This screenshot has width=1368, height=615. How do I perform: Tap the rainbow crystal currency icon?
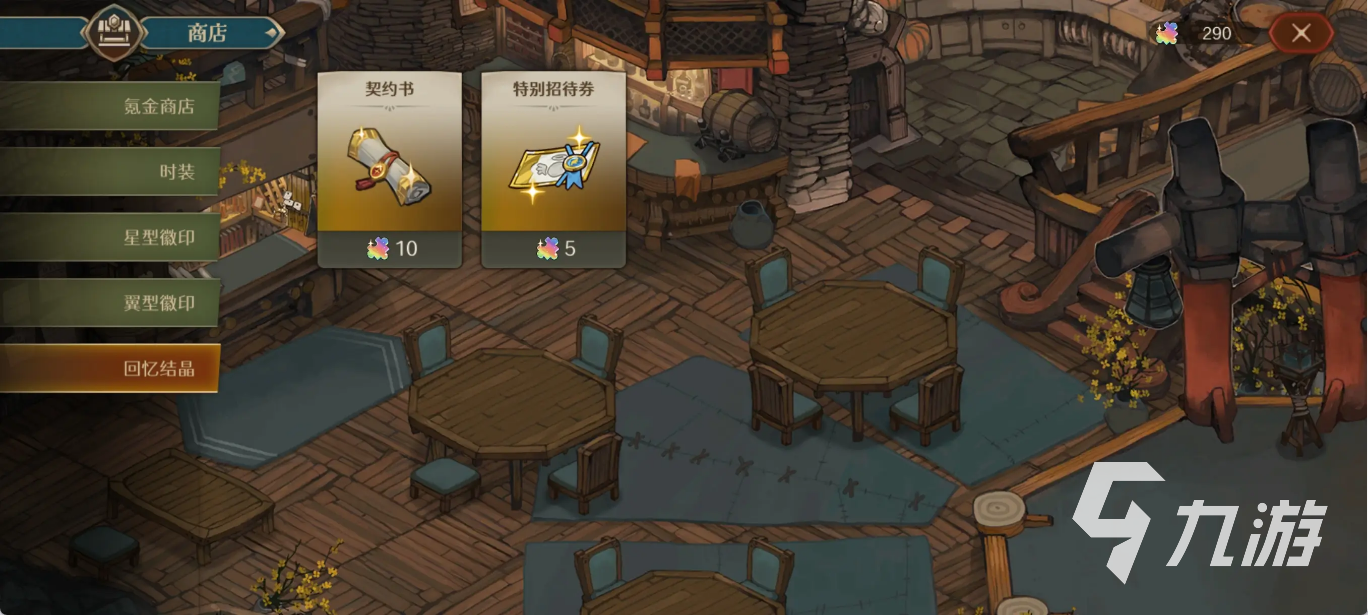tap(1166, 33)
